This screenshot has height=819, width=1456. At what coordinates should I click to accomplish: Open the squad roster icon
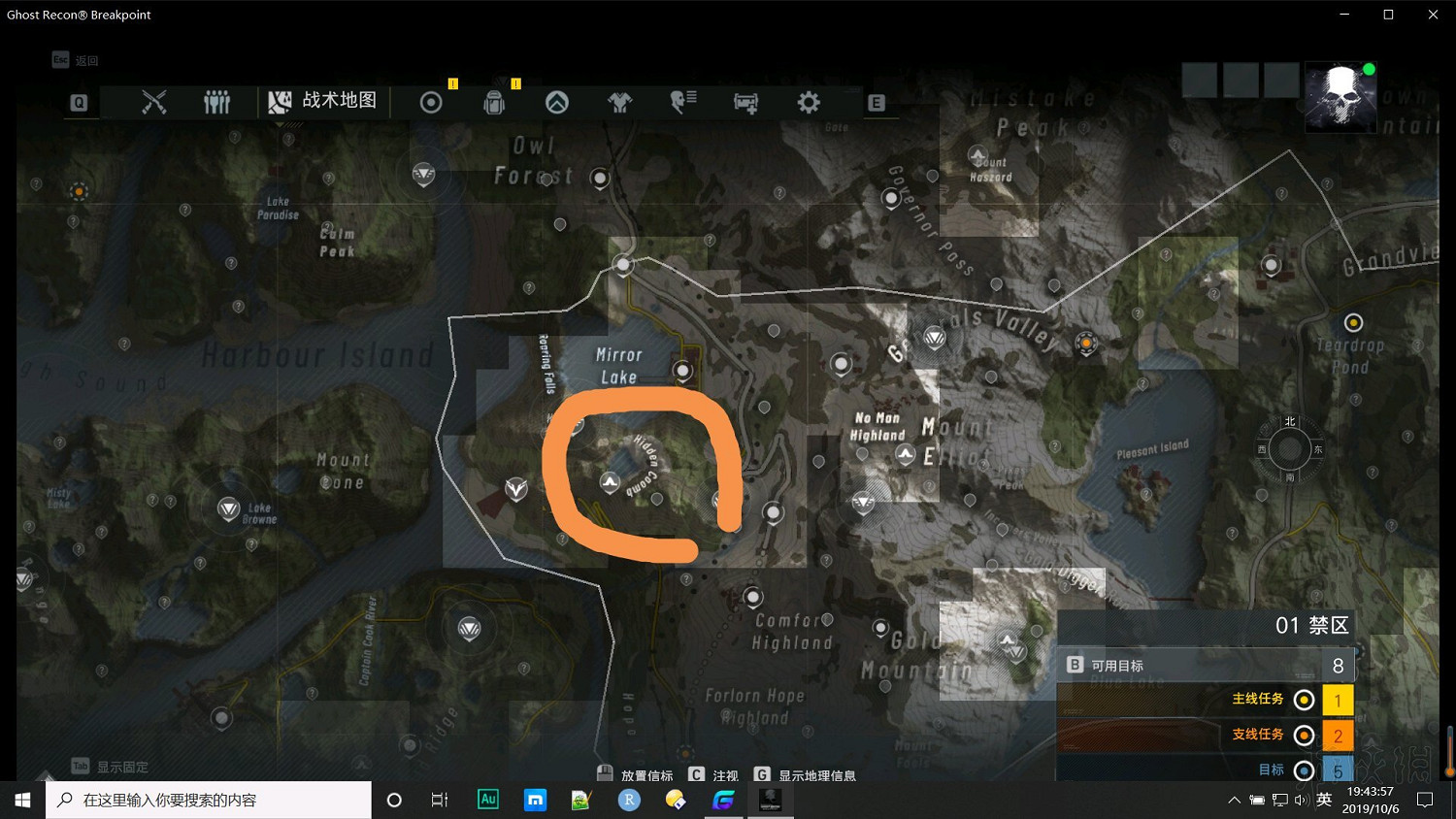point(216,101)
